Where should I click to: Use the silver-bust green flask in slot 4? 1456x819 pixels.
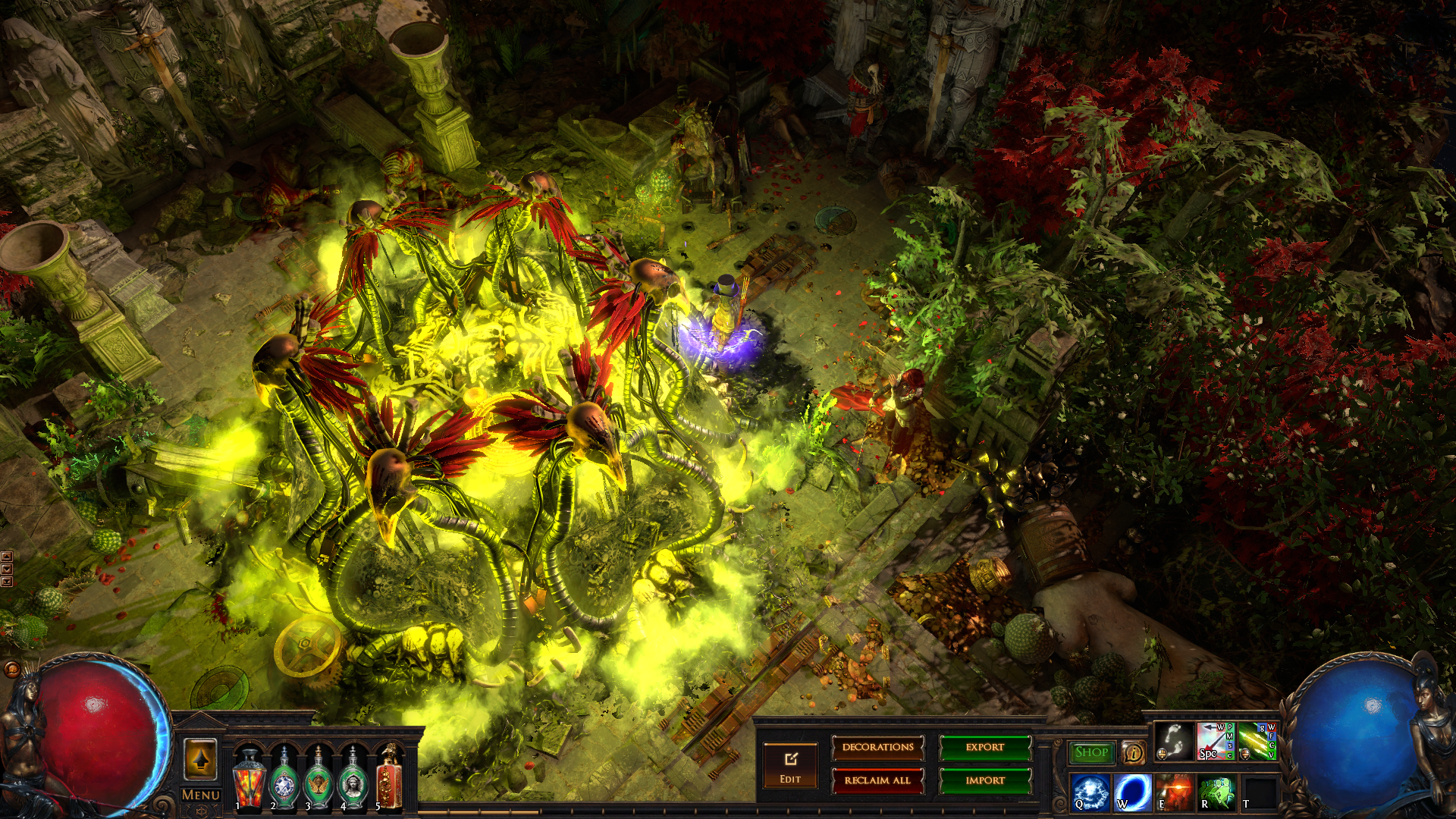[353, 778]
